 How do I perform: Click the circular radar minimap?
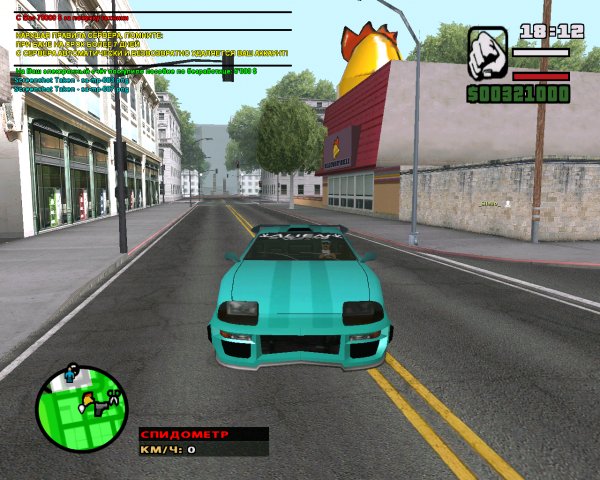[x=82, y=407]
